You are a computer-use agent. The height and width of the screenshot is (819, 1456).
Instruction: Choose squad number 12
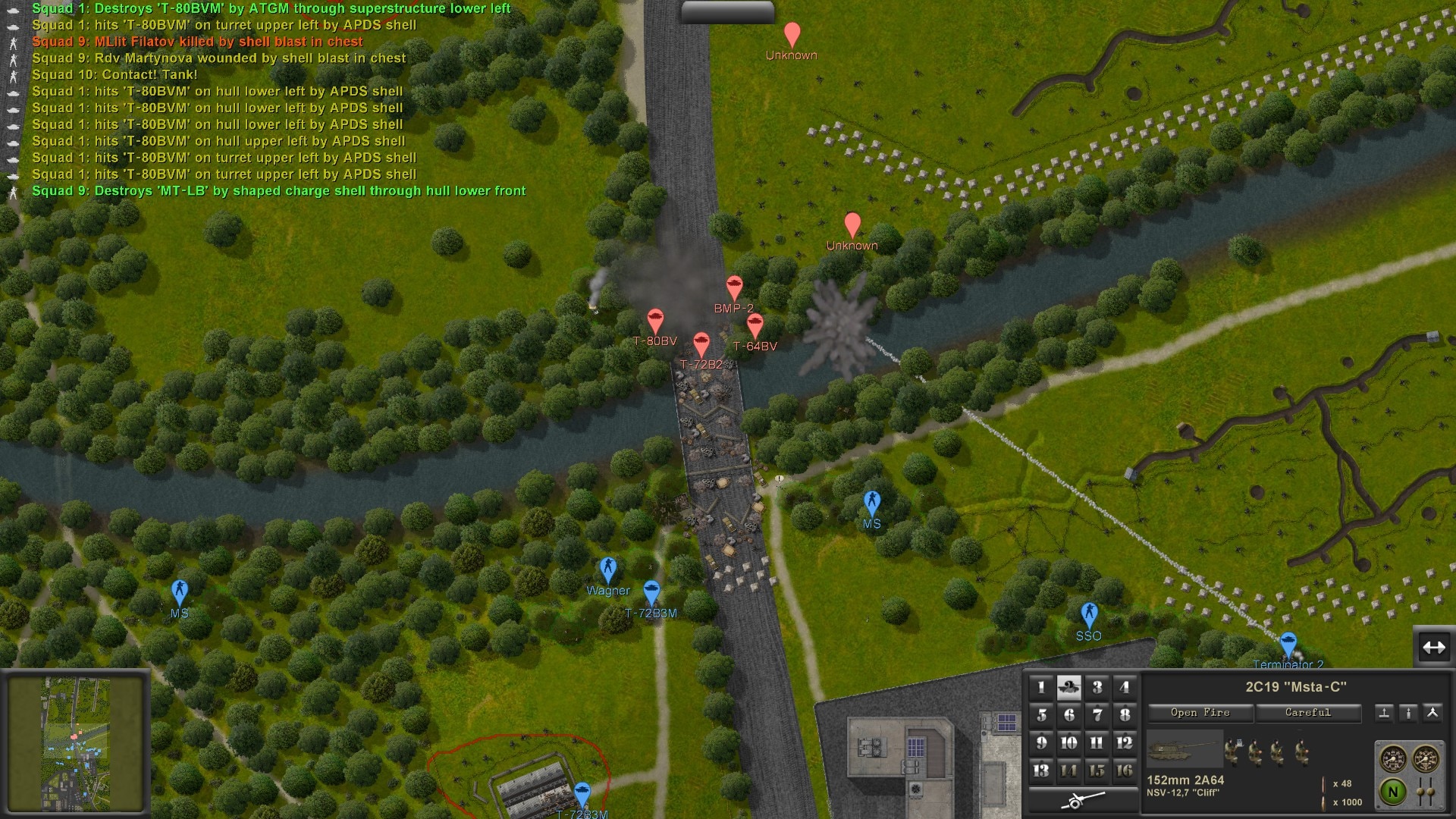pyautogui.click(x=1124, y=743)
